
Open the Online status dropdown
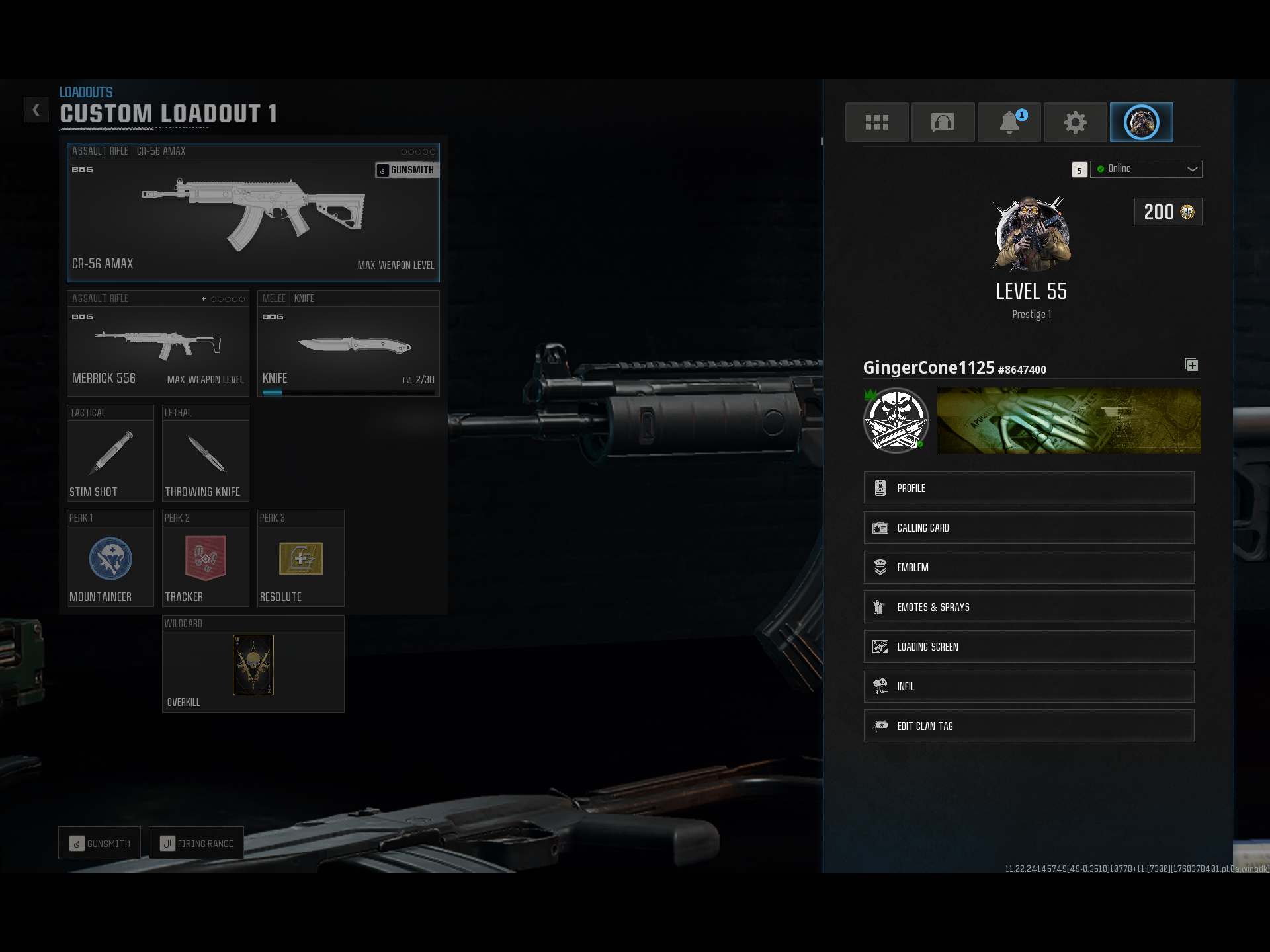(1146, 169)
